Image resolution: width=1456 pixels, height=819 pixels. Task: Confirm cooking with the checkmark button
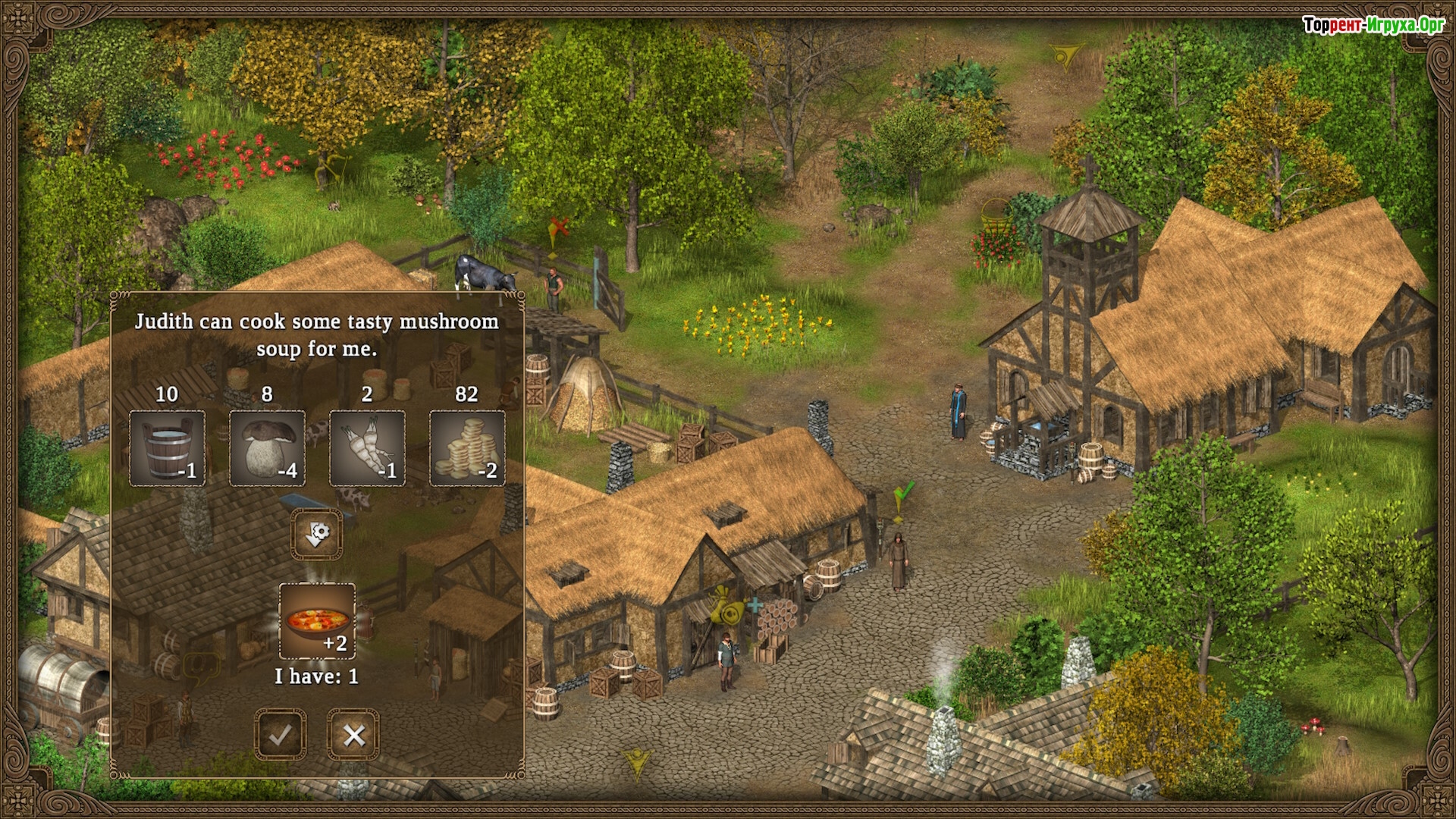[x=281, y=734]
